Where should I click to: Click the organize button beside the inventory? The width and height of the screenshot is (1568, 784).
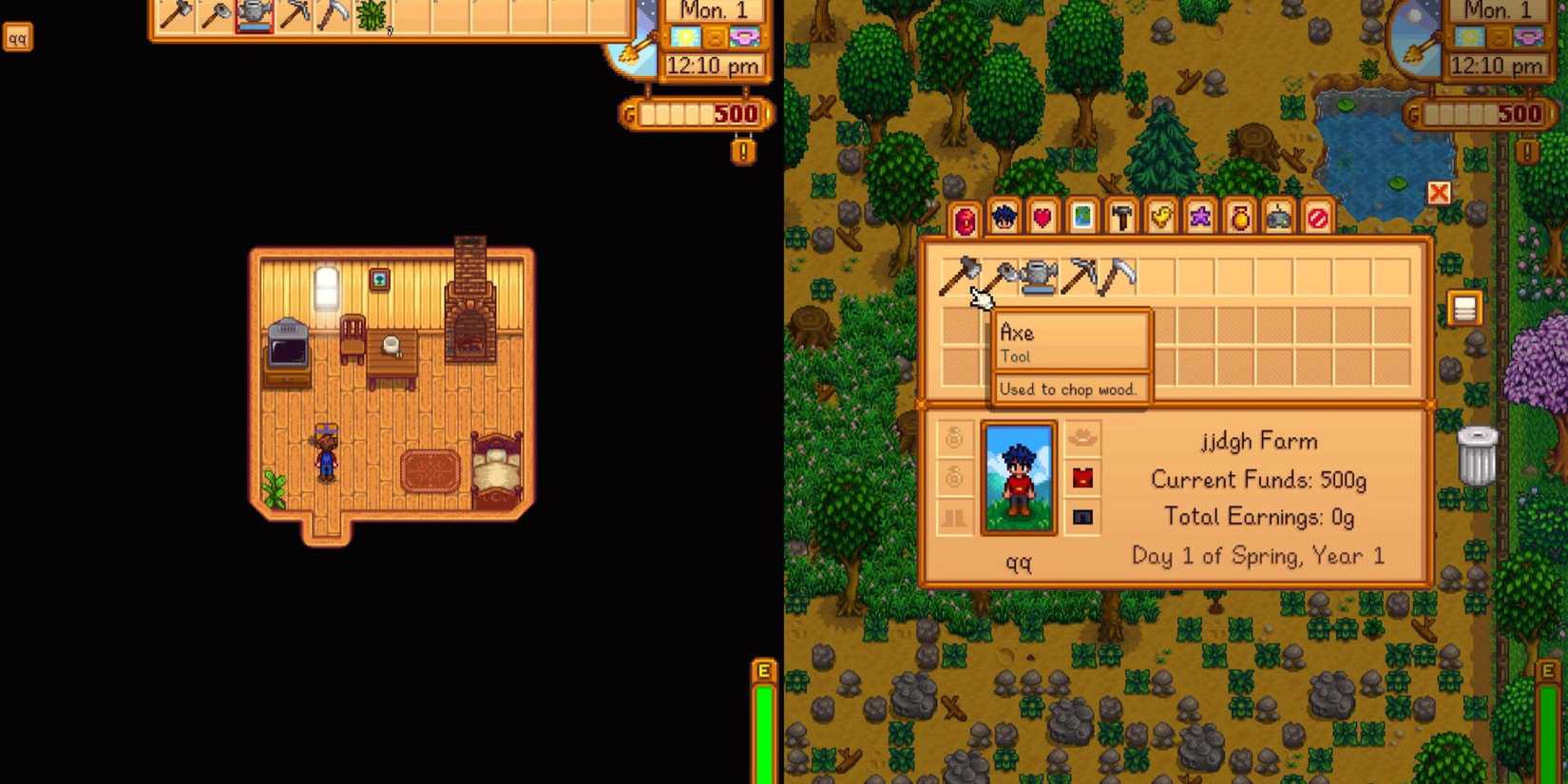1464,306
